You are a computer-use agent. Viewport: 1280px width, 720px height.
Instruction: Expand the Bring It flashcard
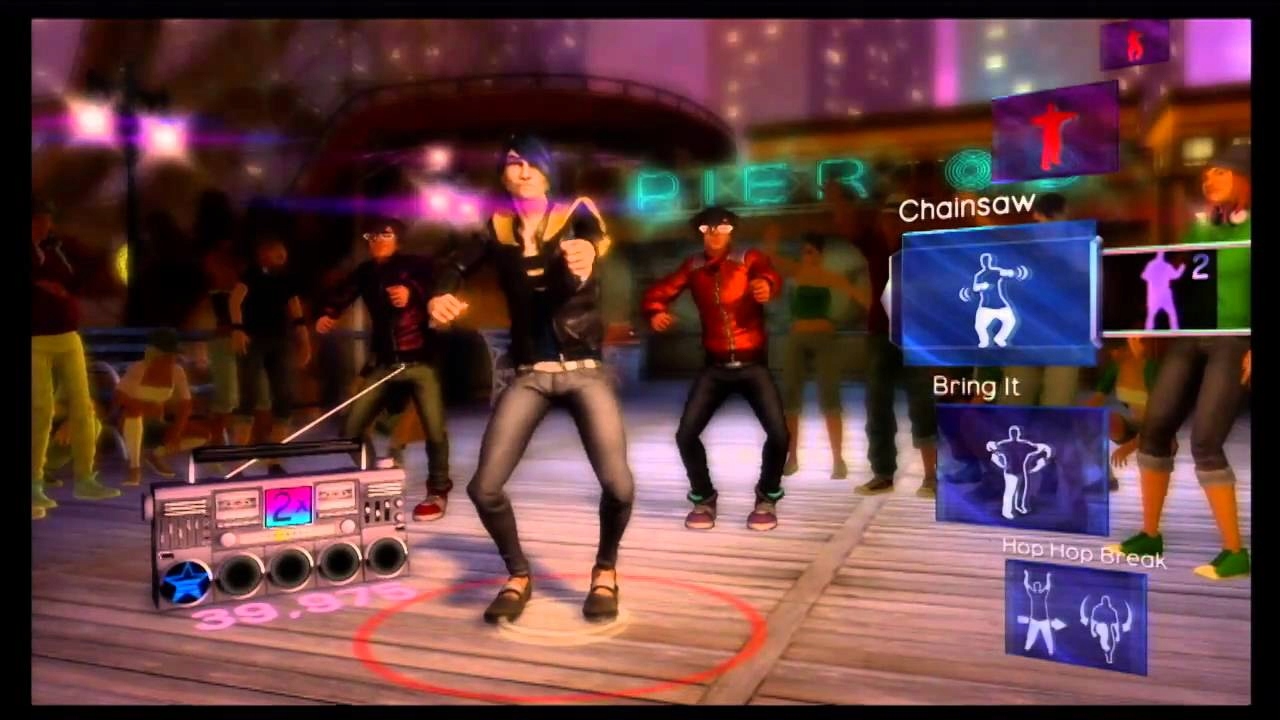[x=1018, y=463]
